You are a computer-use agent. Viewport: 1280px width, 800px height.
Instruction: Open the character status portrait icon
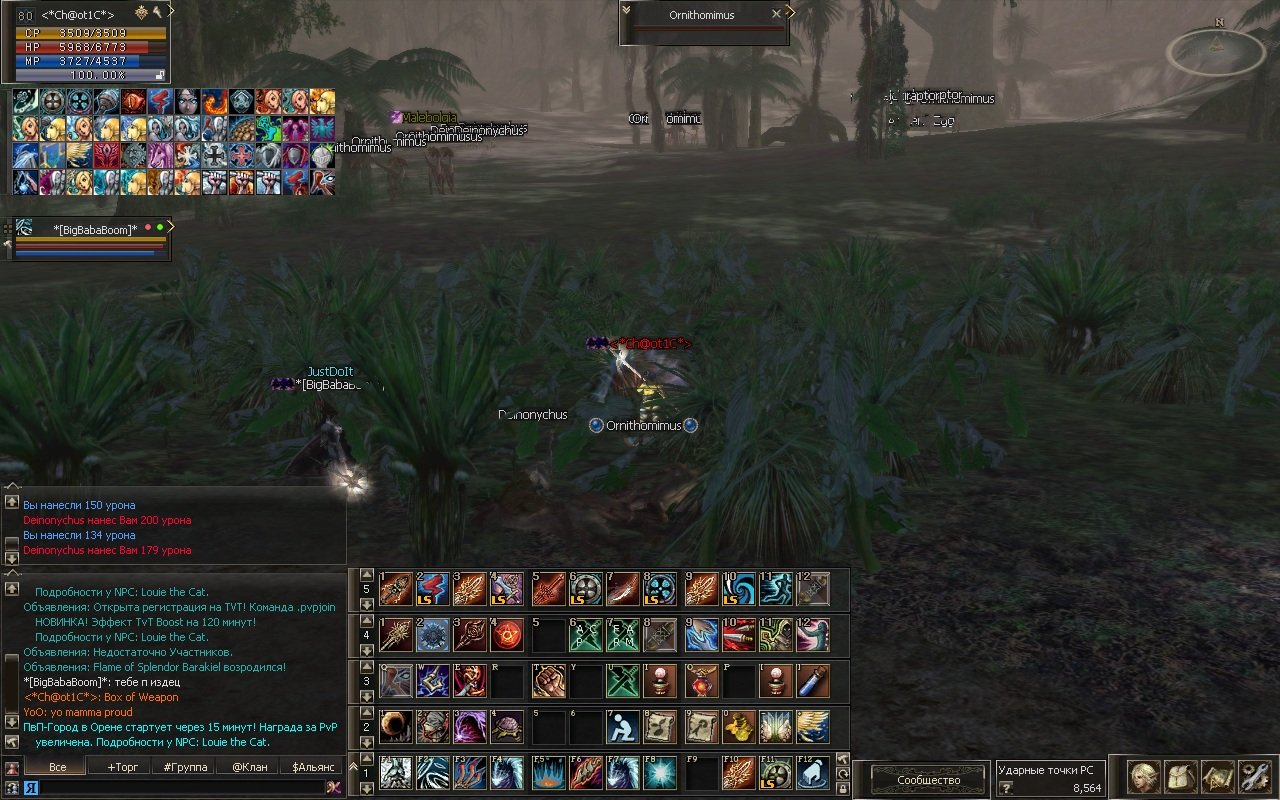point(1143,777)
